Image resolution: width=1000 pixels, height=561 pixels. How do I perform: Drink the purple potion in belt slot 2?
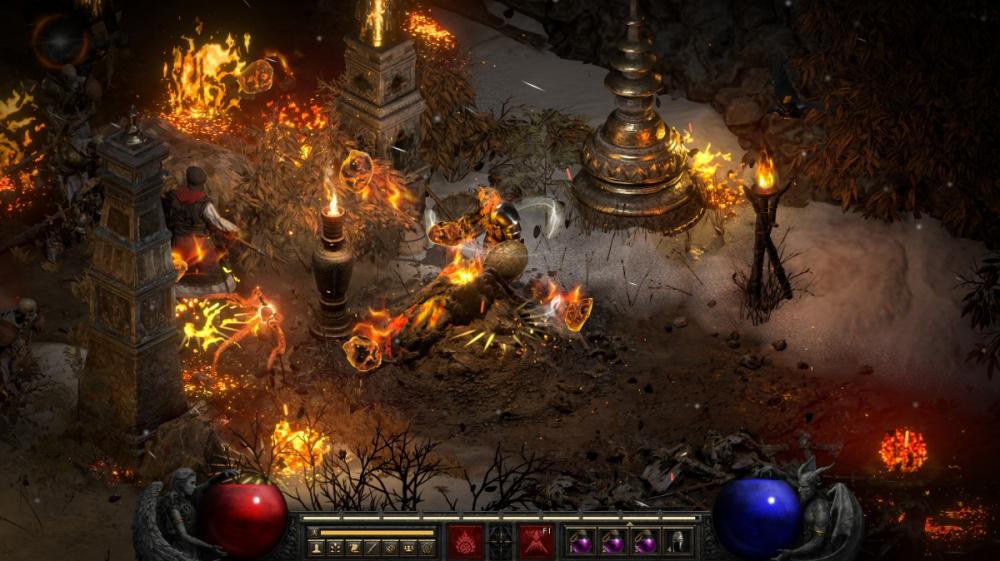tap(613, 542)
